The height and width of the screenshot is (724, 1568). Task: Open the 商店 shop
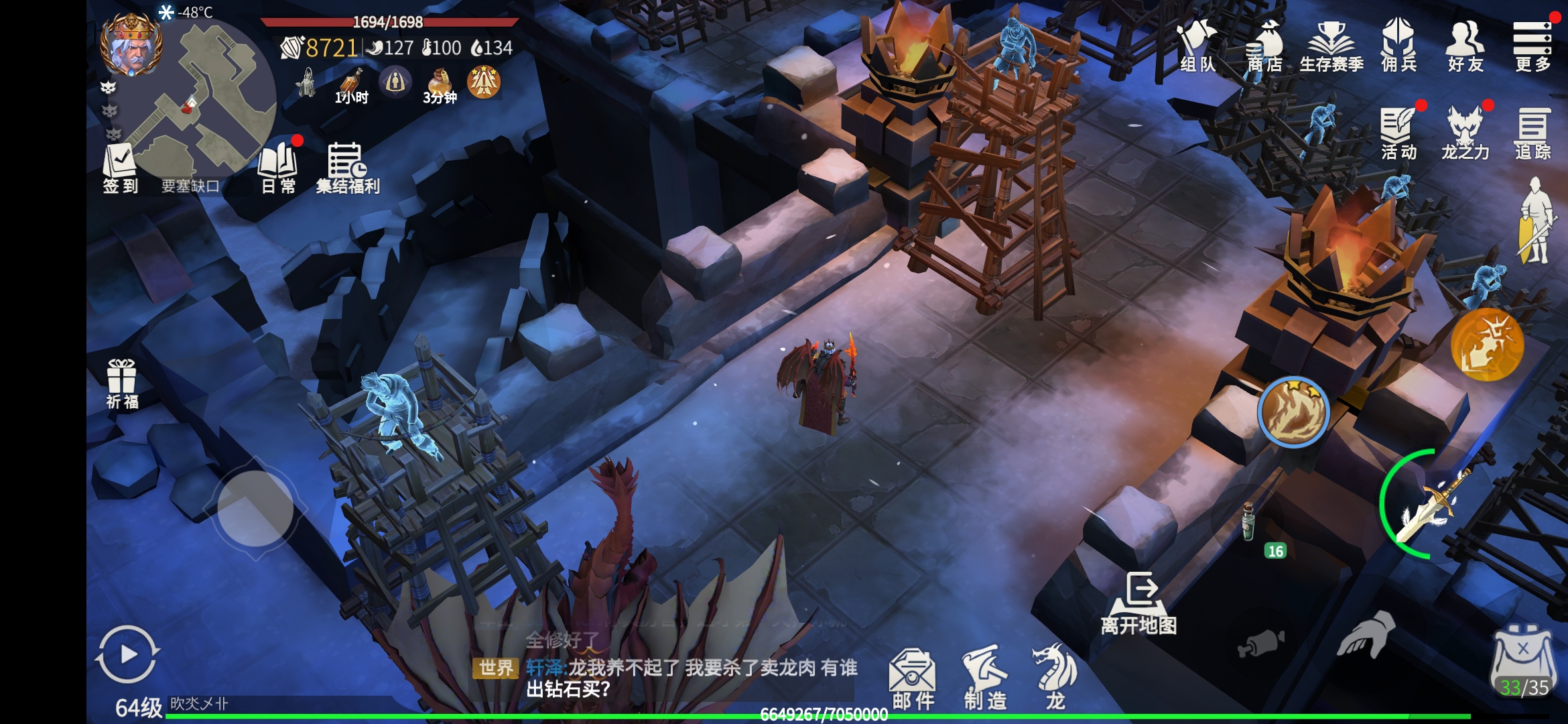point(1264,46)
